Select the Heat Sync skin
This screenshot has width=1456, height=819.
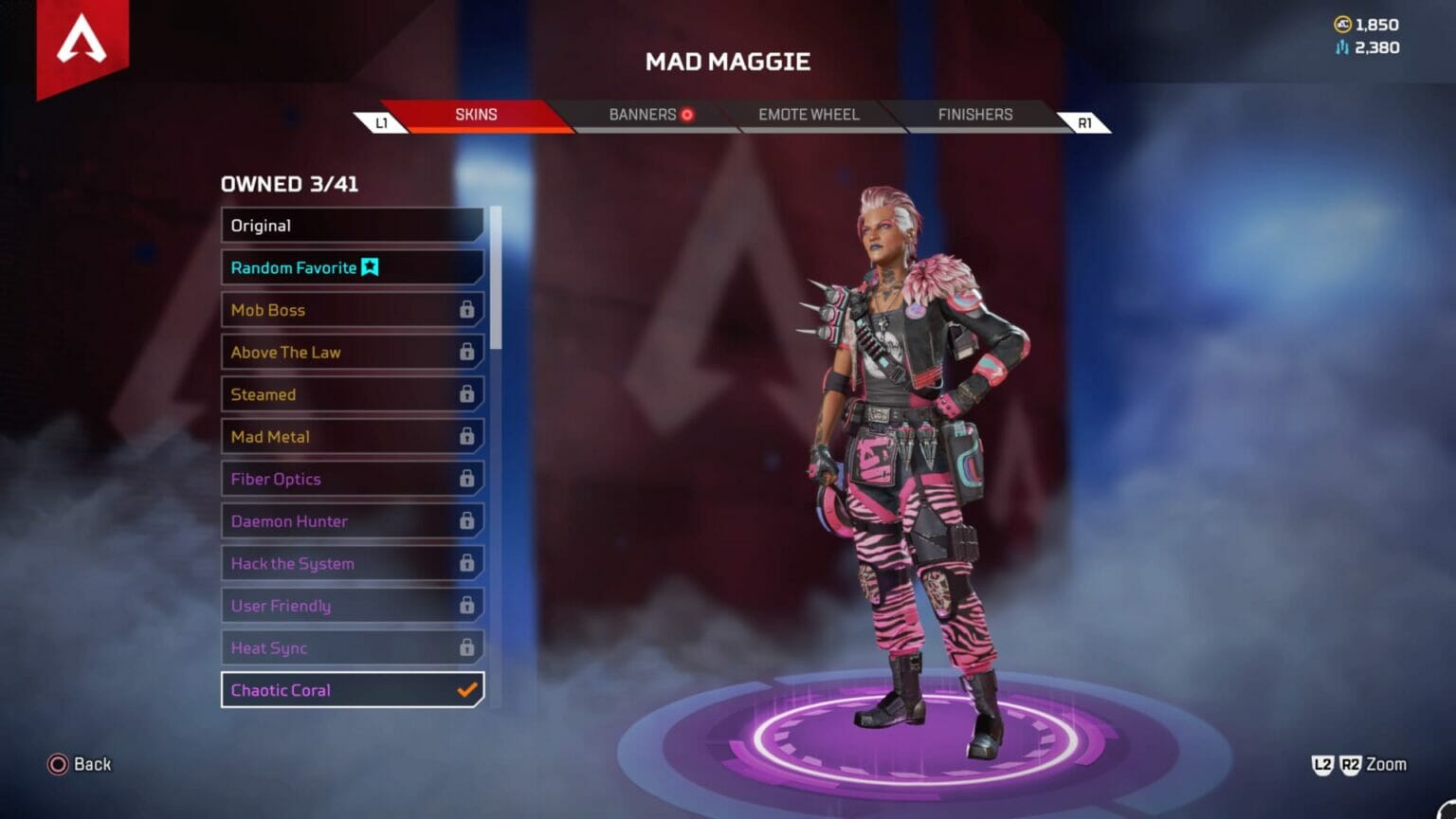(x=352, y=648)
